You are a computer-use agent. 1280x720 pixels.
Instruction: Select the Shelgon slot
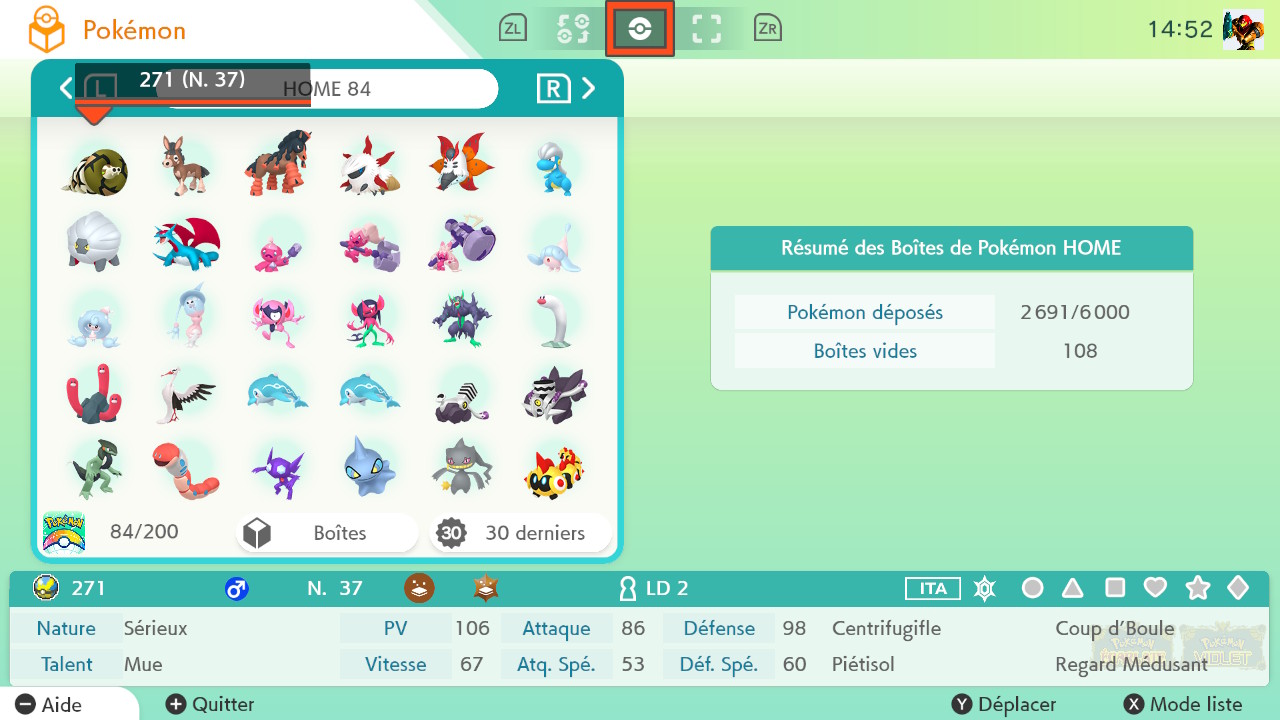pos(94,242)
